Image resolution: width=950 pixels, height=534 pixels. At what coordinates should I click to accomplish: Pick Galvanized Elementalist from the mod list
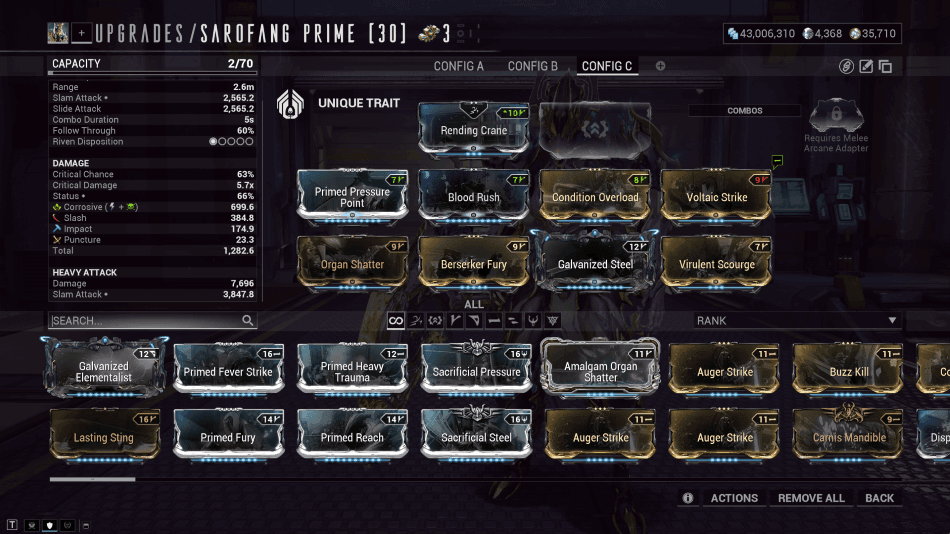105,371
